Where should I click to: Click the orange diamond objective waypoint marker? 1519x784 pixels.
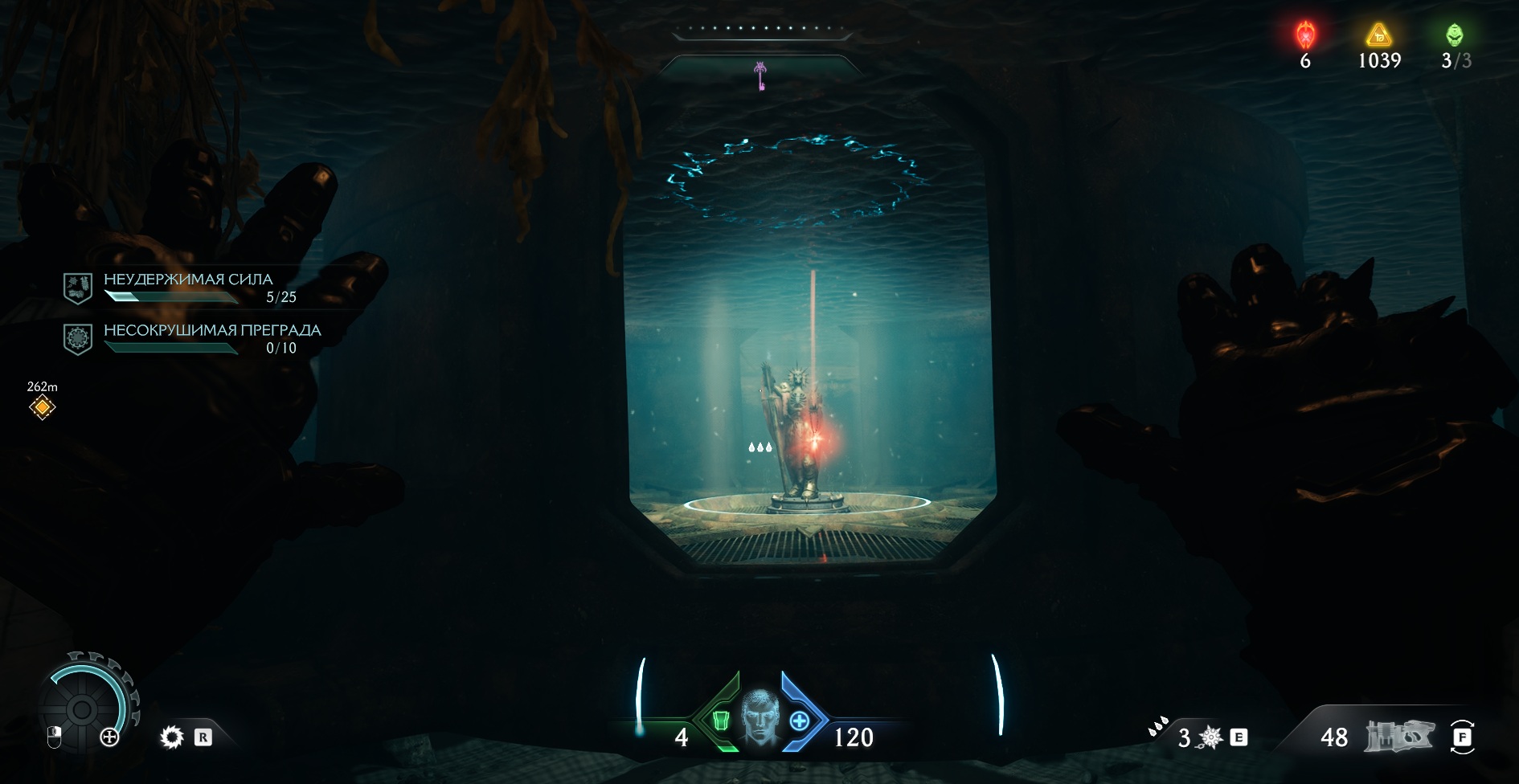[x=42, y=407]
